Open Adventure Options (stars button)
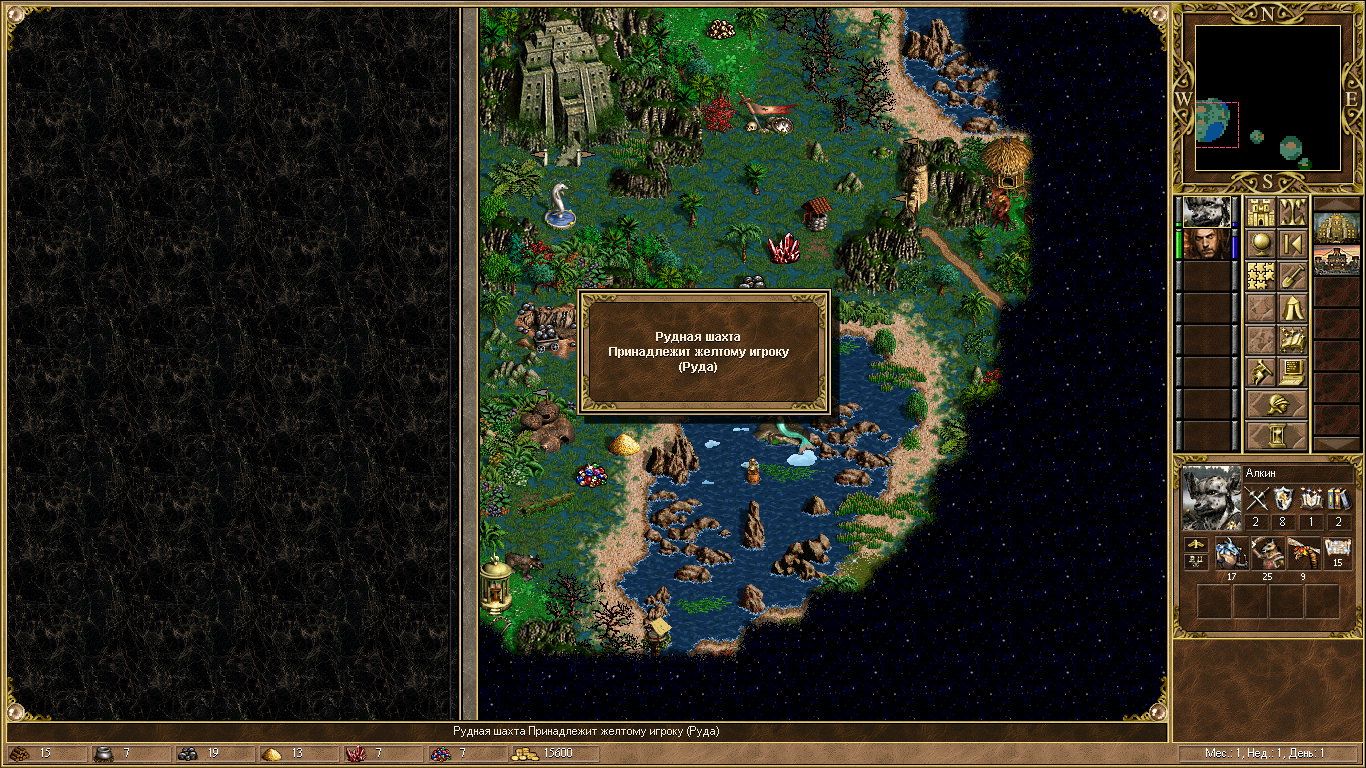 click(x=1260, y=276)
